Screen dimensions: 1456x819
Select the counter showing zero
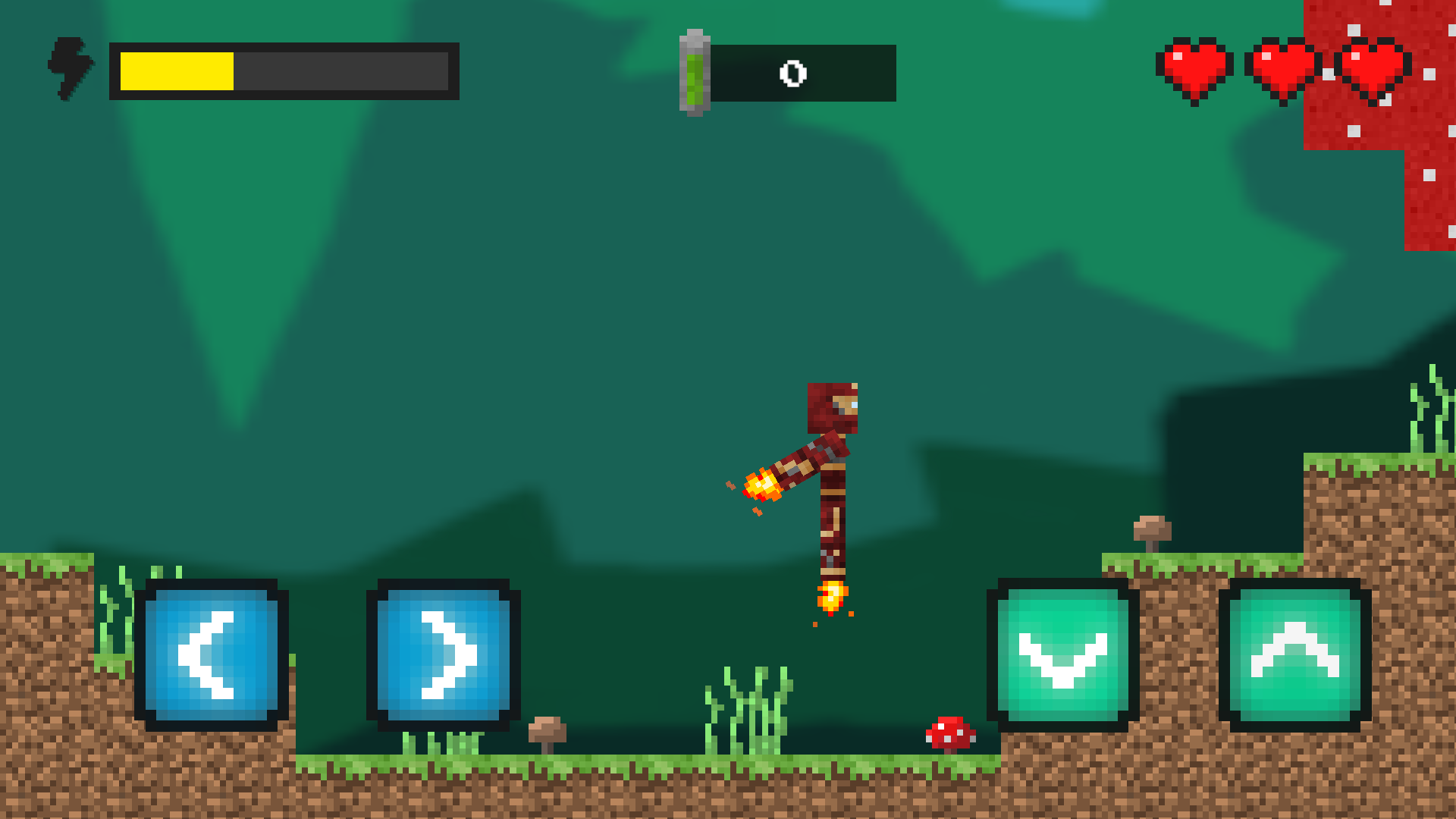793,74
